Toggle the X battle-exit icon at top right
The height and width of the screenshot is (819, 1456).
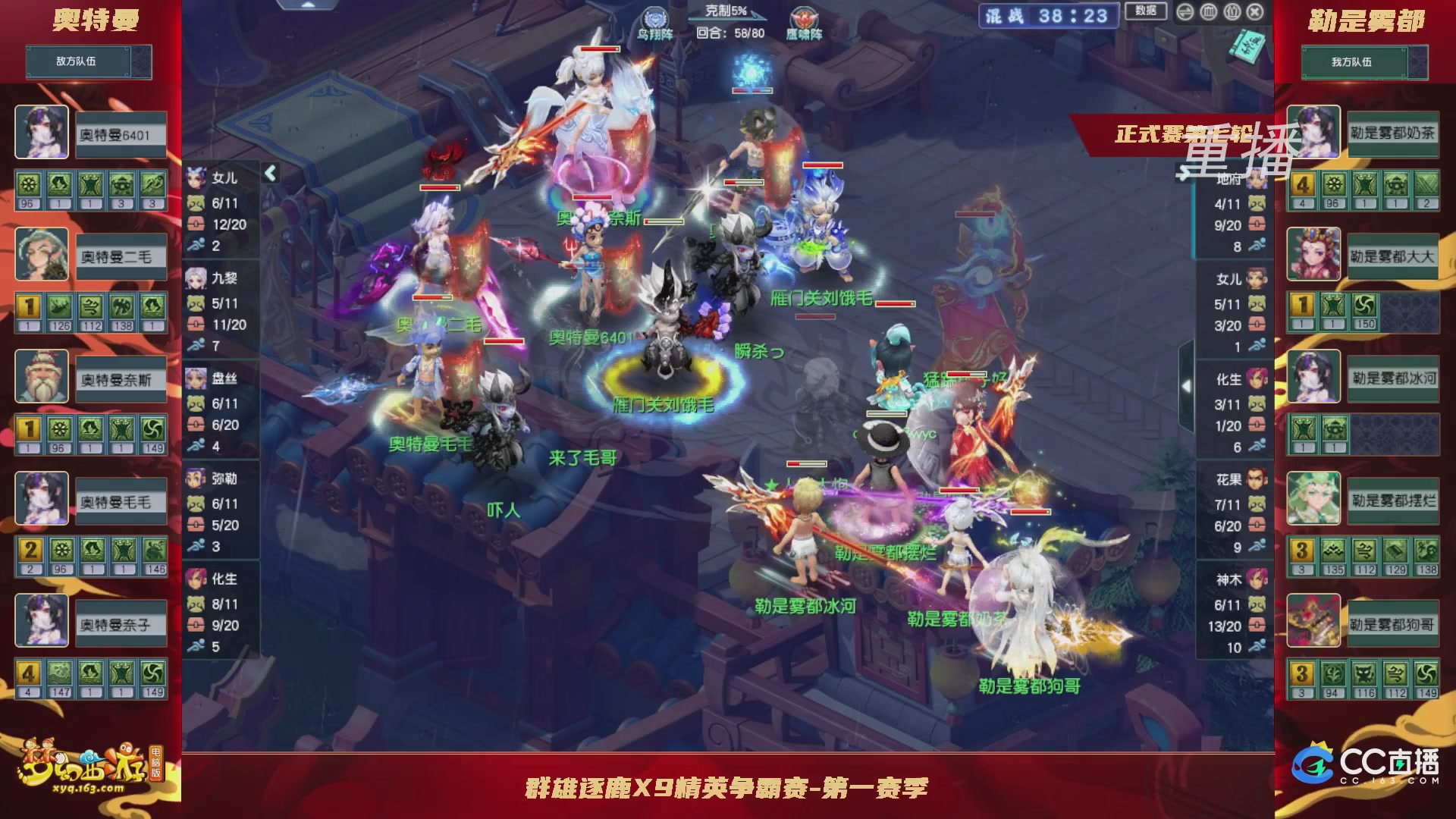[1254, 13]
